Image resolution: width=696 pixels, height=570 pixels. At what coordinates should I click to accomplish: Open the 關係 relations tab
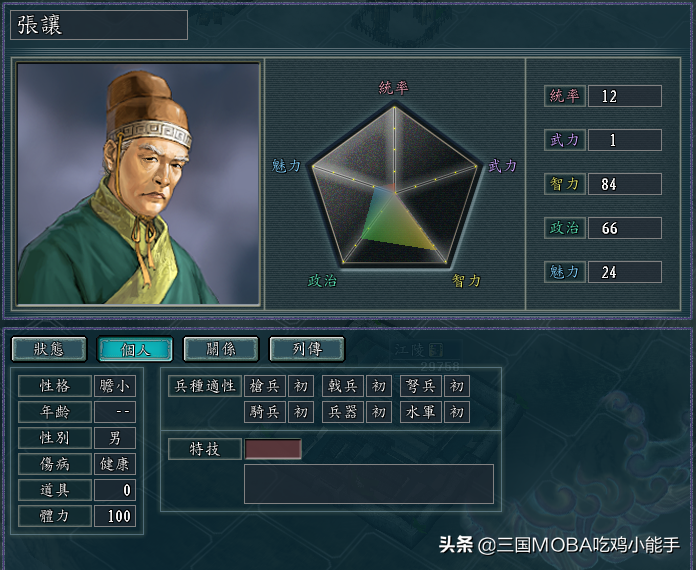tap(220, 349)
